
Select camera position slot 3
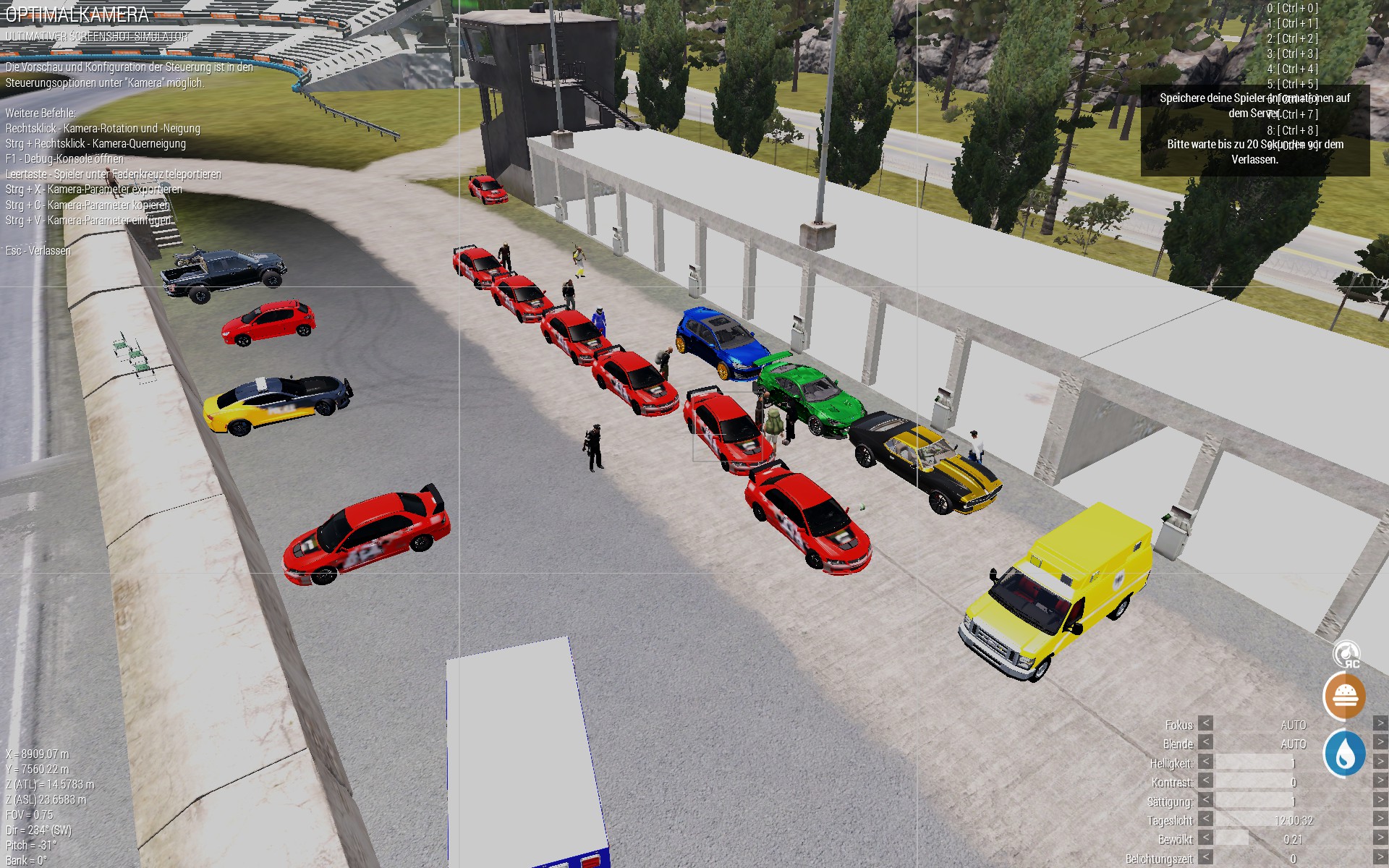[1292, 54]
